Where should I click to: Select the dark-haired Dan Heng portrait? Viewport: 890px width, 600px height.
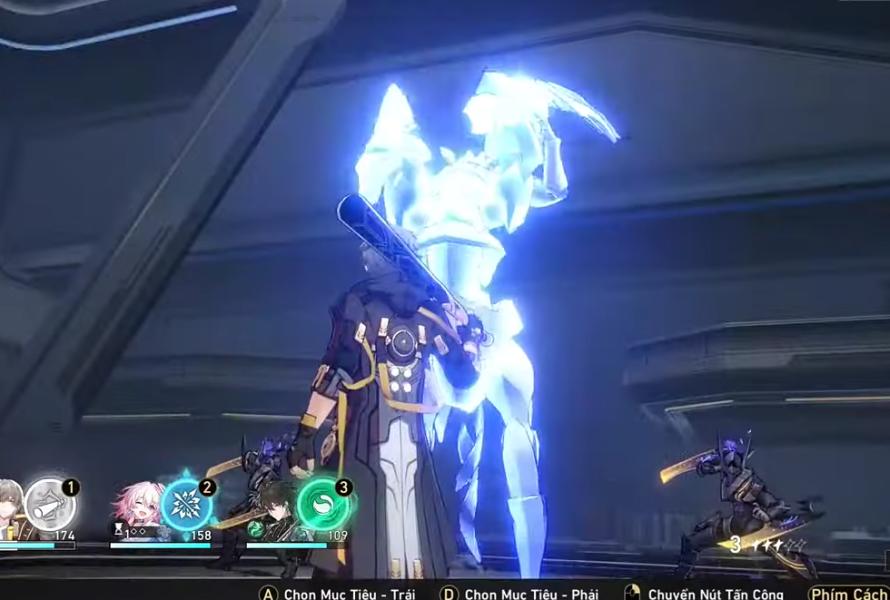tap(274, 507)
